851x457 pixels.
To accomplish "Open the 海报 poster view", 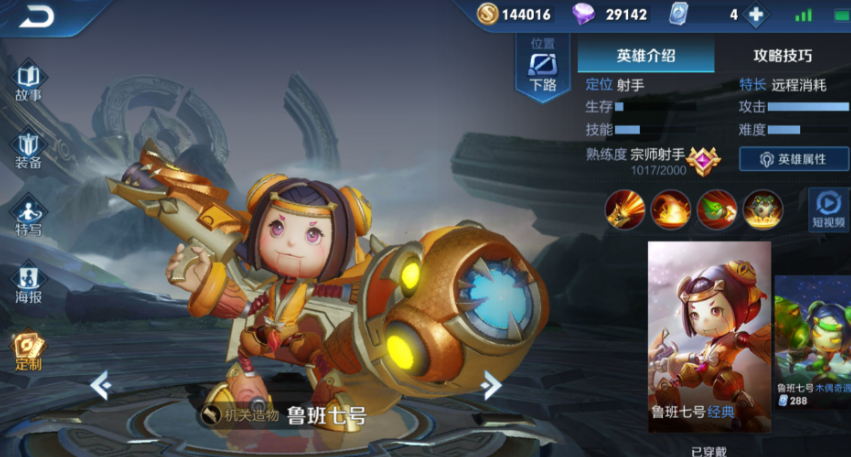I will click(x=28, y=285).
